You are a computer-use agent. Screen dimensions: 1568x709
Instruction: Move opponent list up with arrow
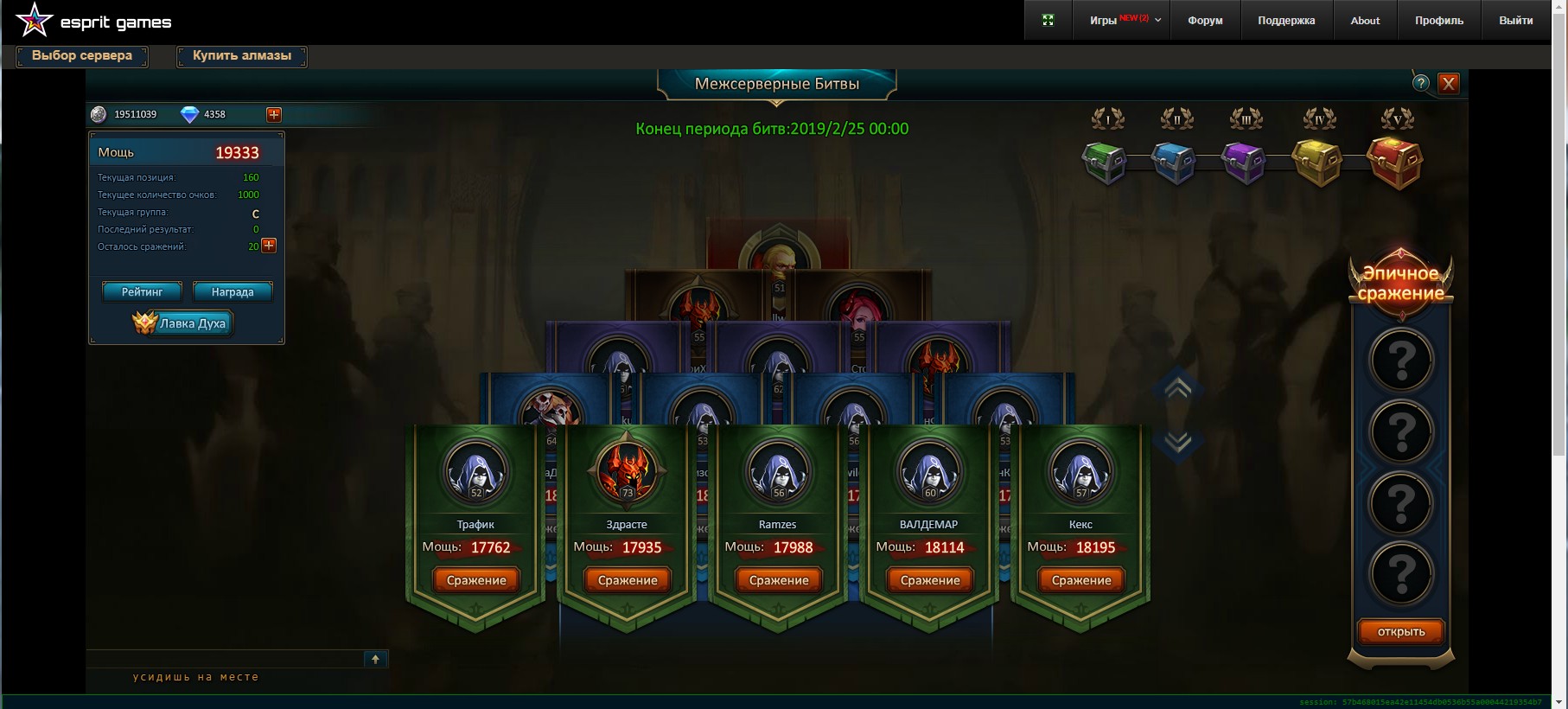[1177, 388]
